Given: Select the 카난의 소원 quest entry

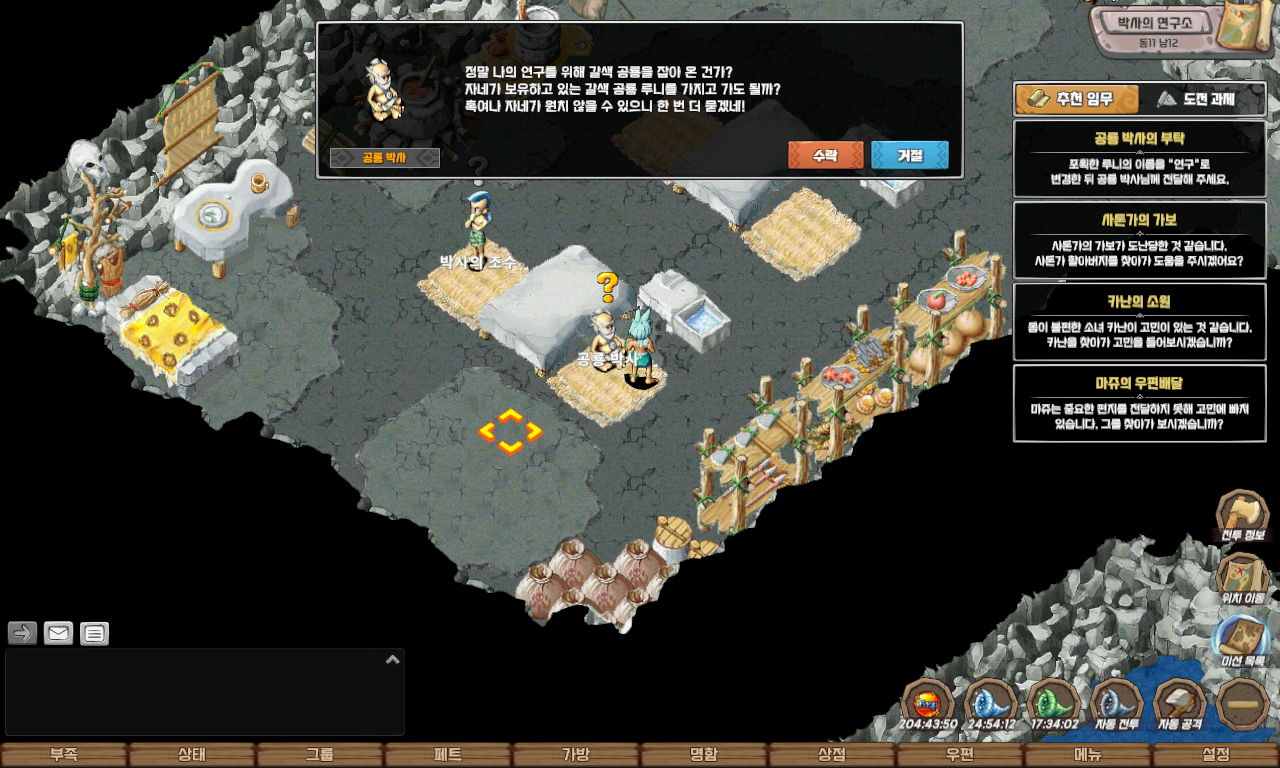Looking at the screenshot, I should (1139, 322).
